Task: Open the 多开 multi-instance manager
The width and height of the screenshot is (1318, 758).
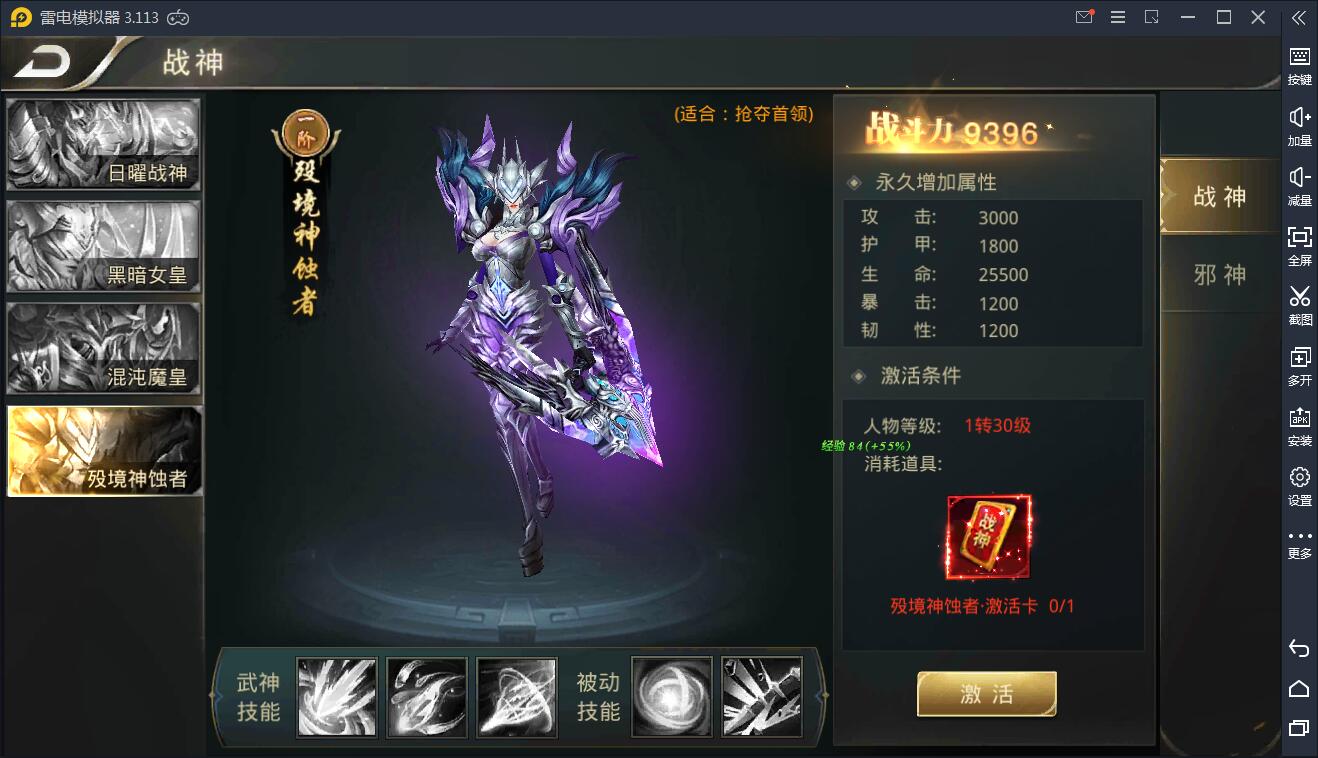Action: tap(1299, 365)
